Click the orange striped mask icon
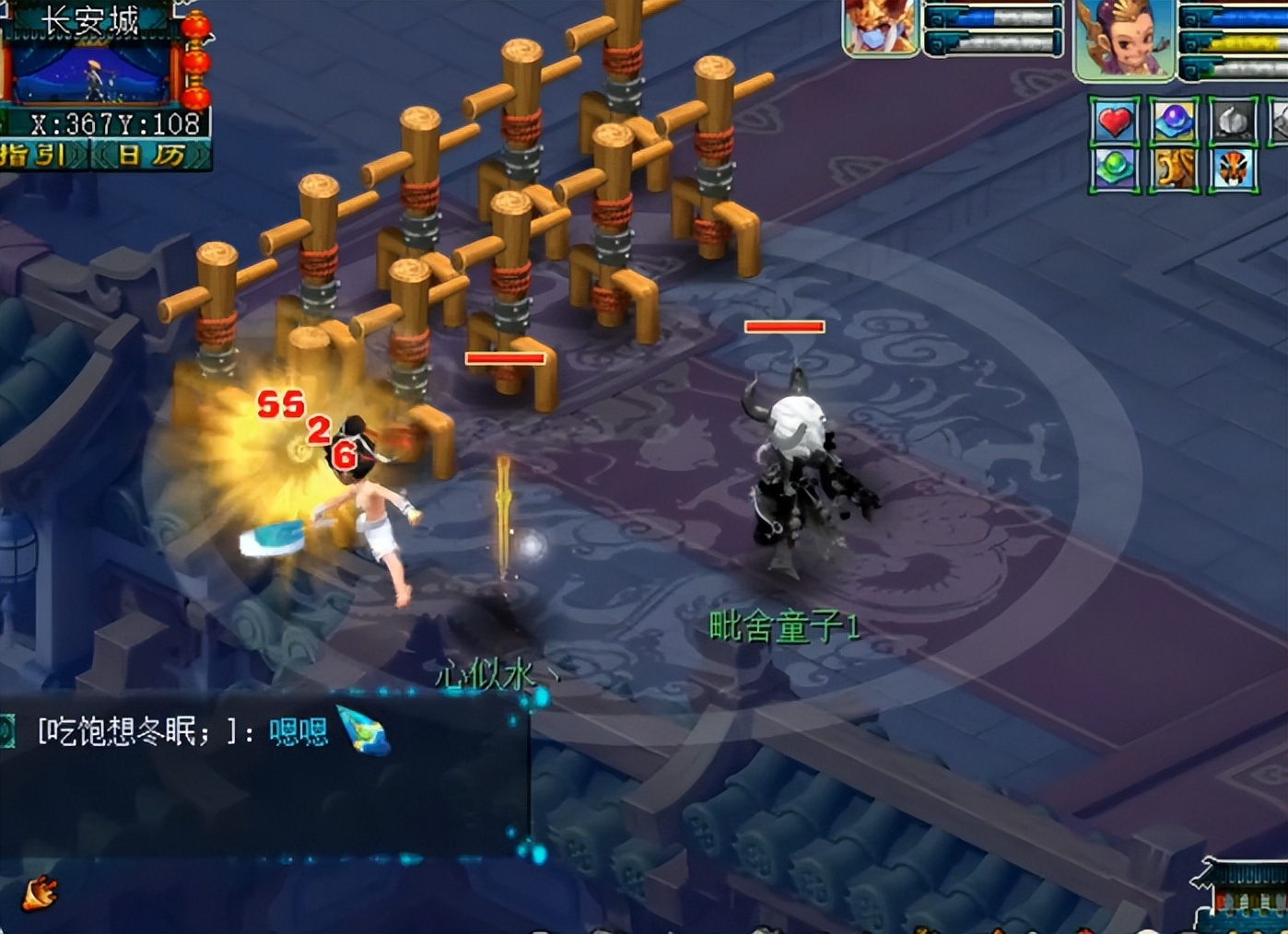This screenshot has height=934, width=1288. tap(1233, 169)
